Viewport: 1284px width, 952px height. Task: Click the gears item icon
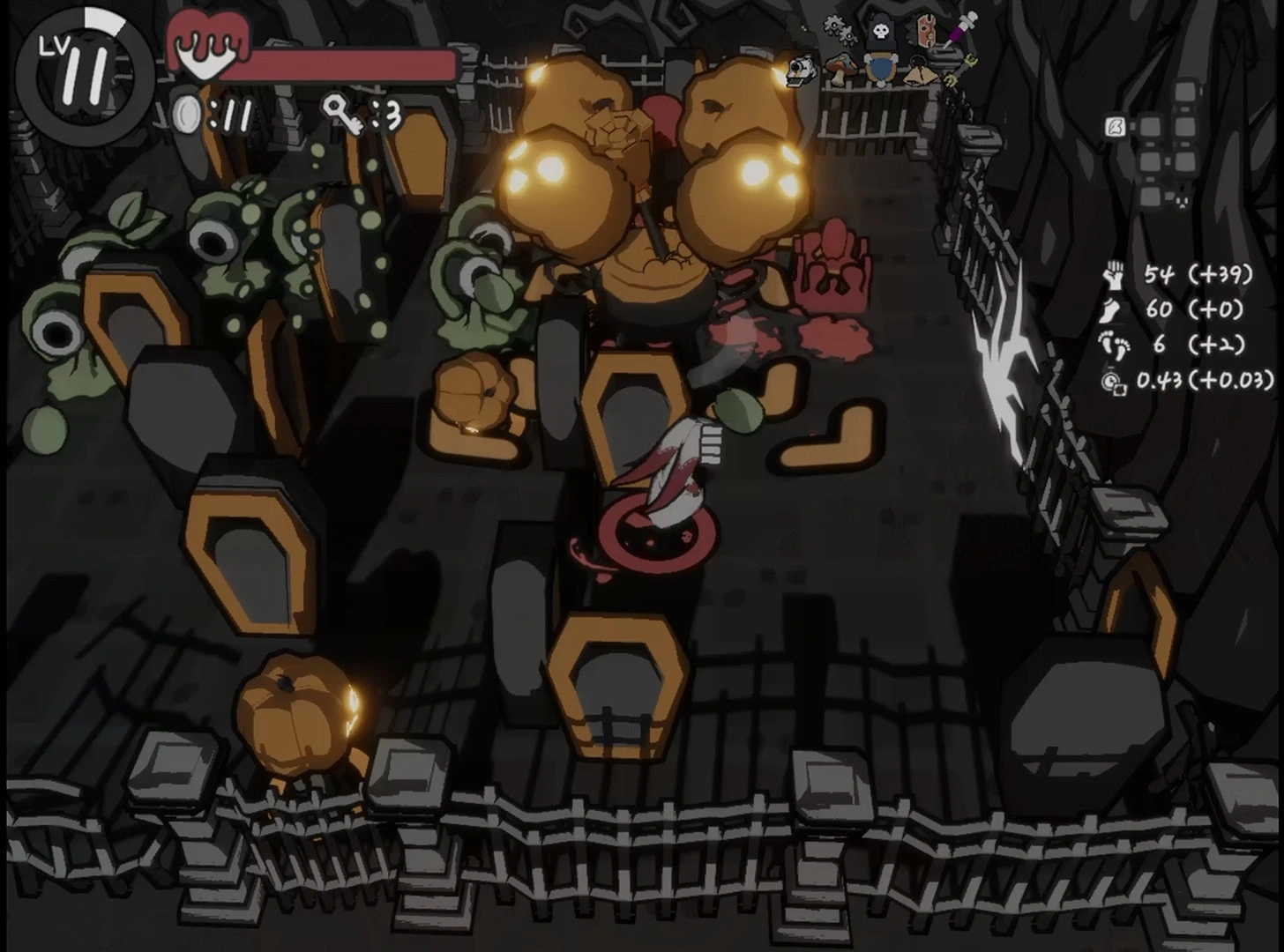[840, 30]
